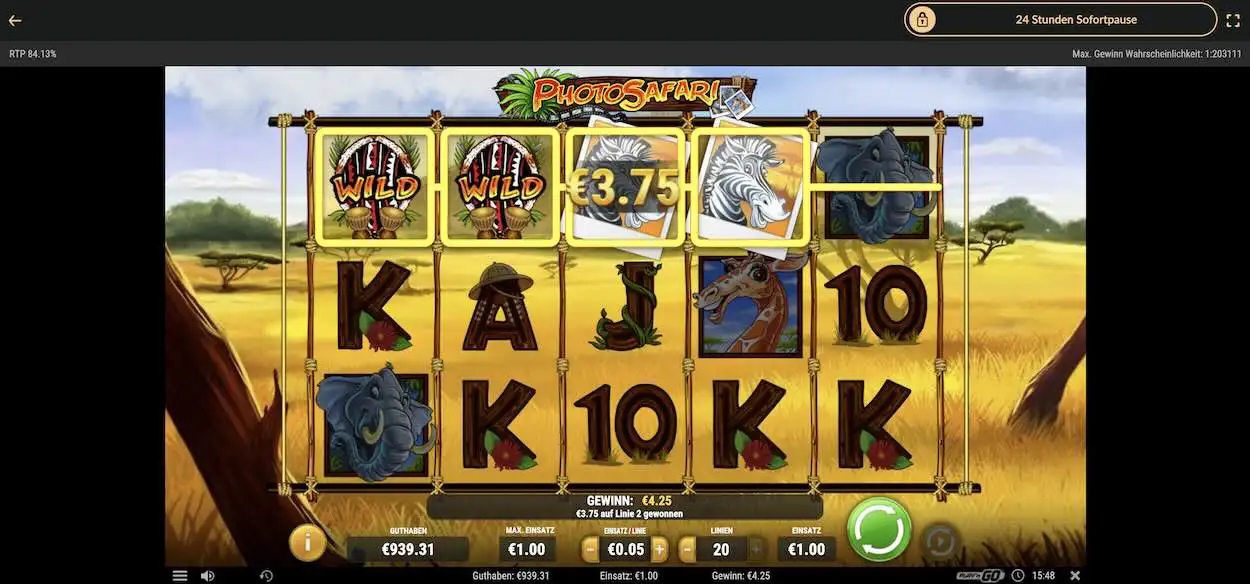Enter fullscreen mode via the corner icon

click(1233, 19)
